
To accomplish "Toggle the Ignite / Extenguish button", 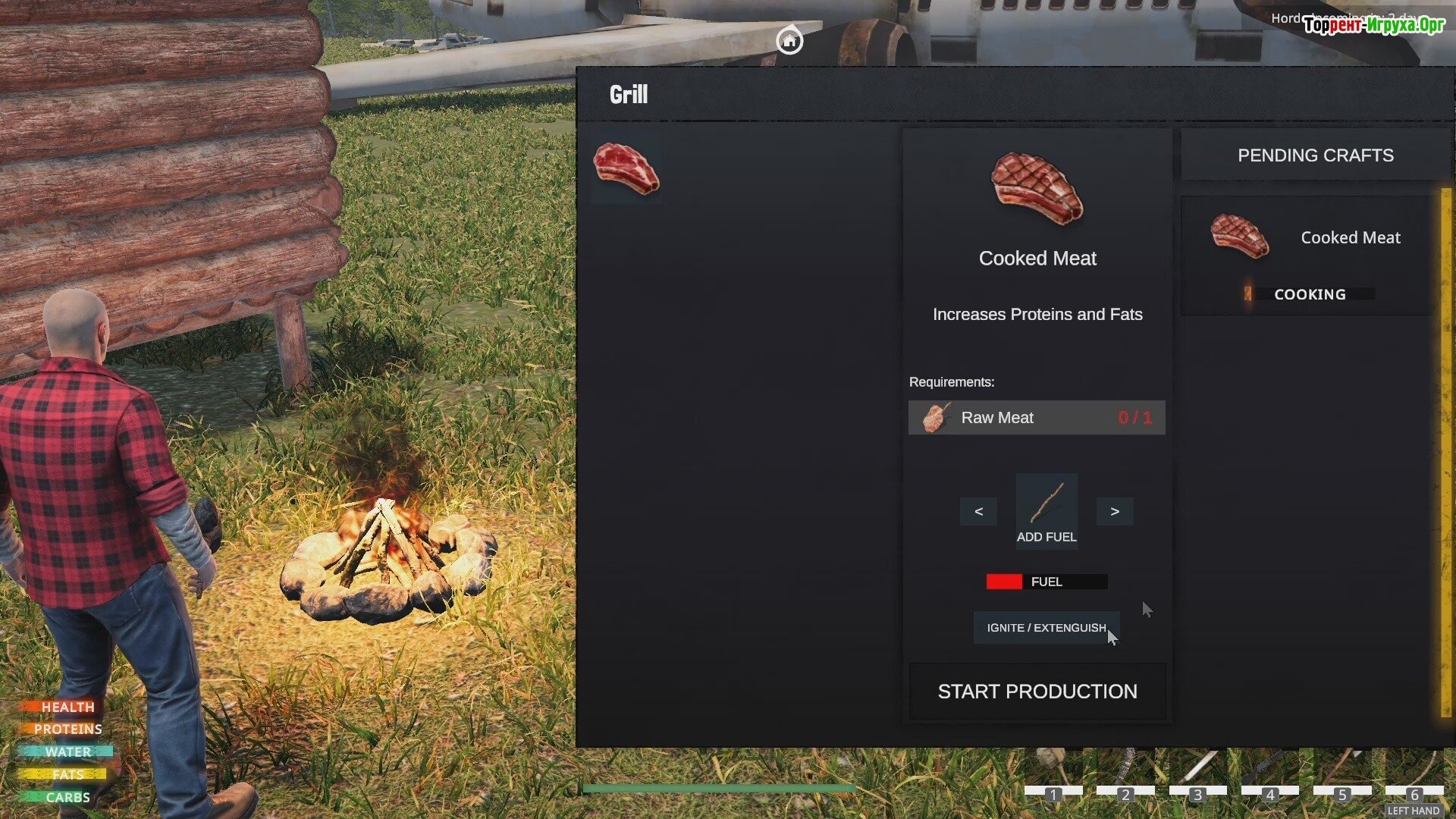I will (x=1046, y=628).
